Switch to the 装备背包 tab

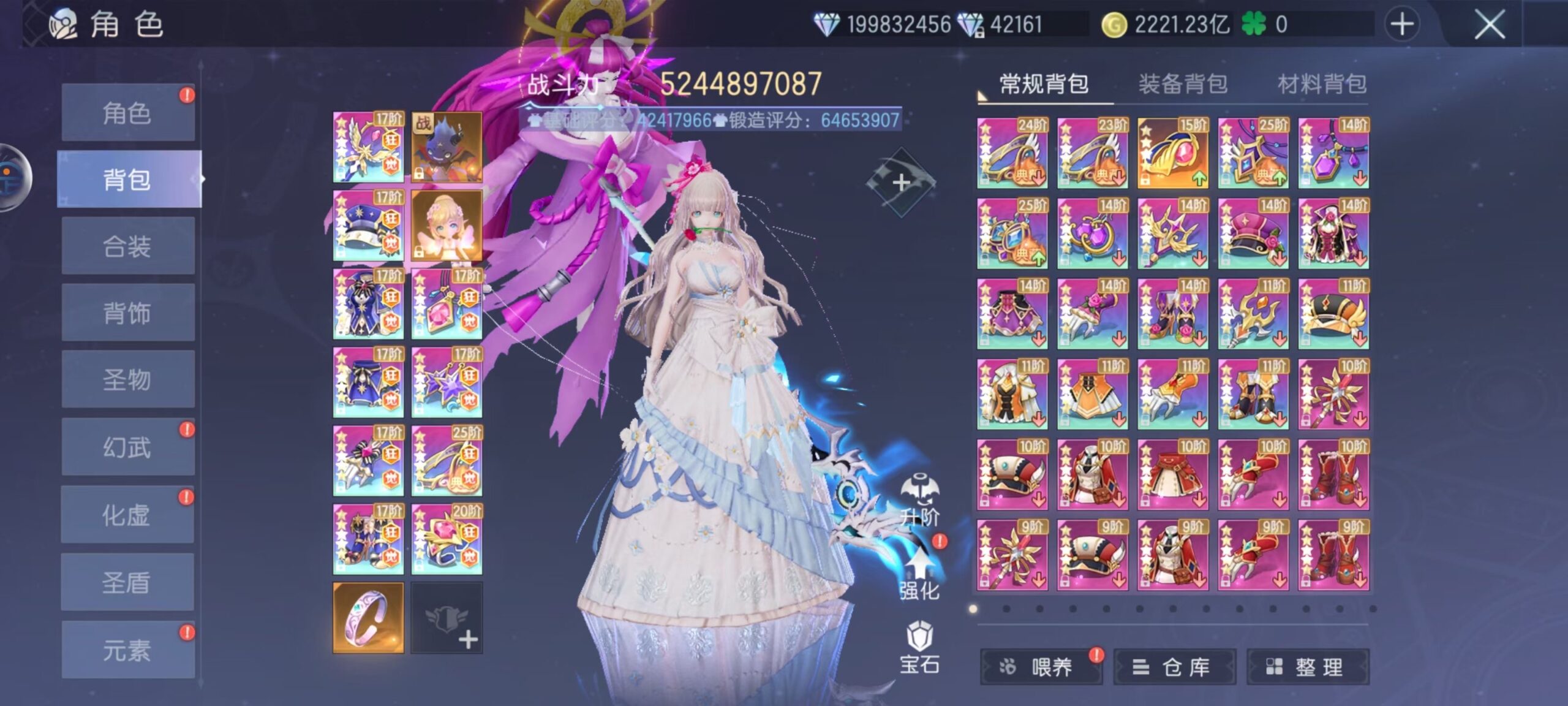tap(1183, 84)
